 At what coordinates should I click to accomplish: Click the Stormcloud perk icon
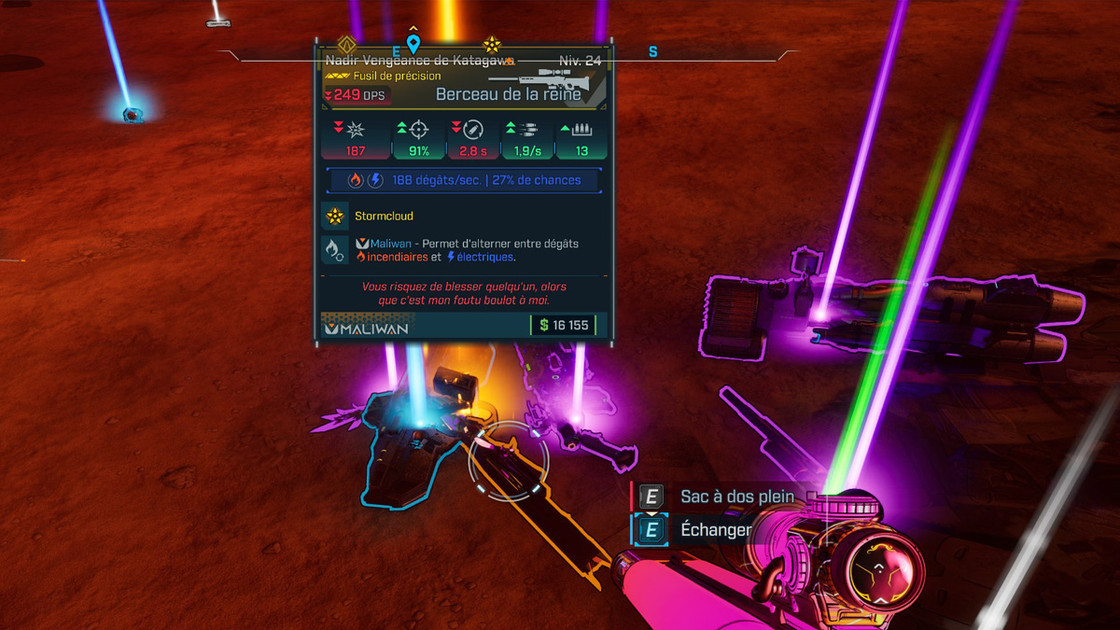pos(335,216)
